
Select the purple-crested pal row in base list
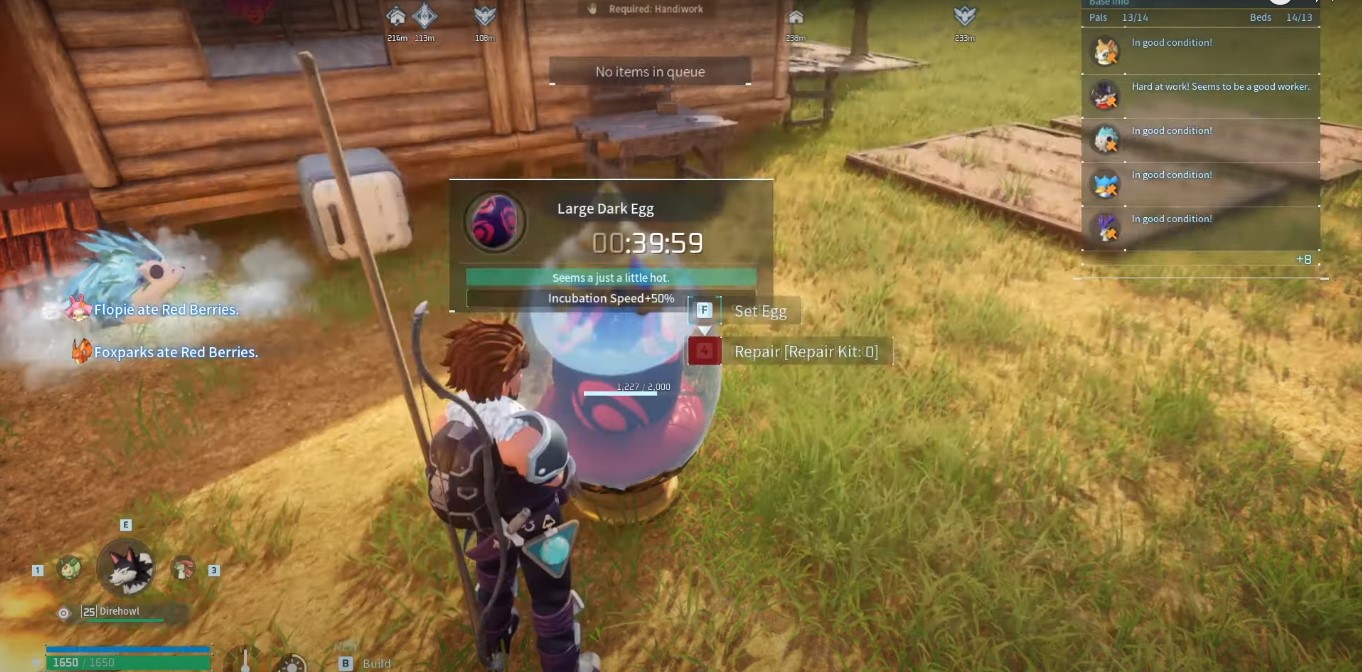1200,227
